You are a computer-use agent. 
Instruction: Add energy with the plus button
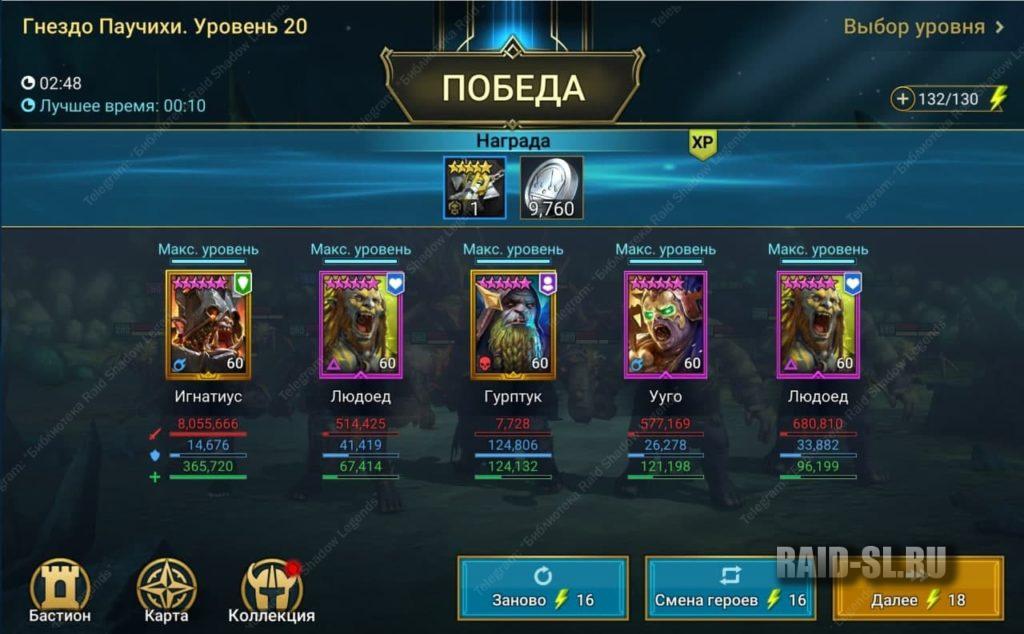[904, 99]
